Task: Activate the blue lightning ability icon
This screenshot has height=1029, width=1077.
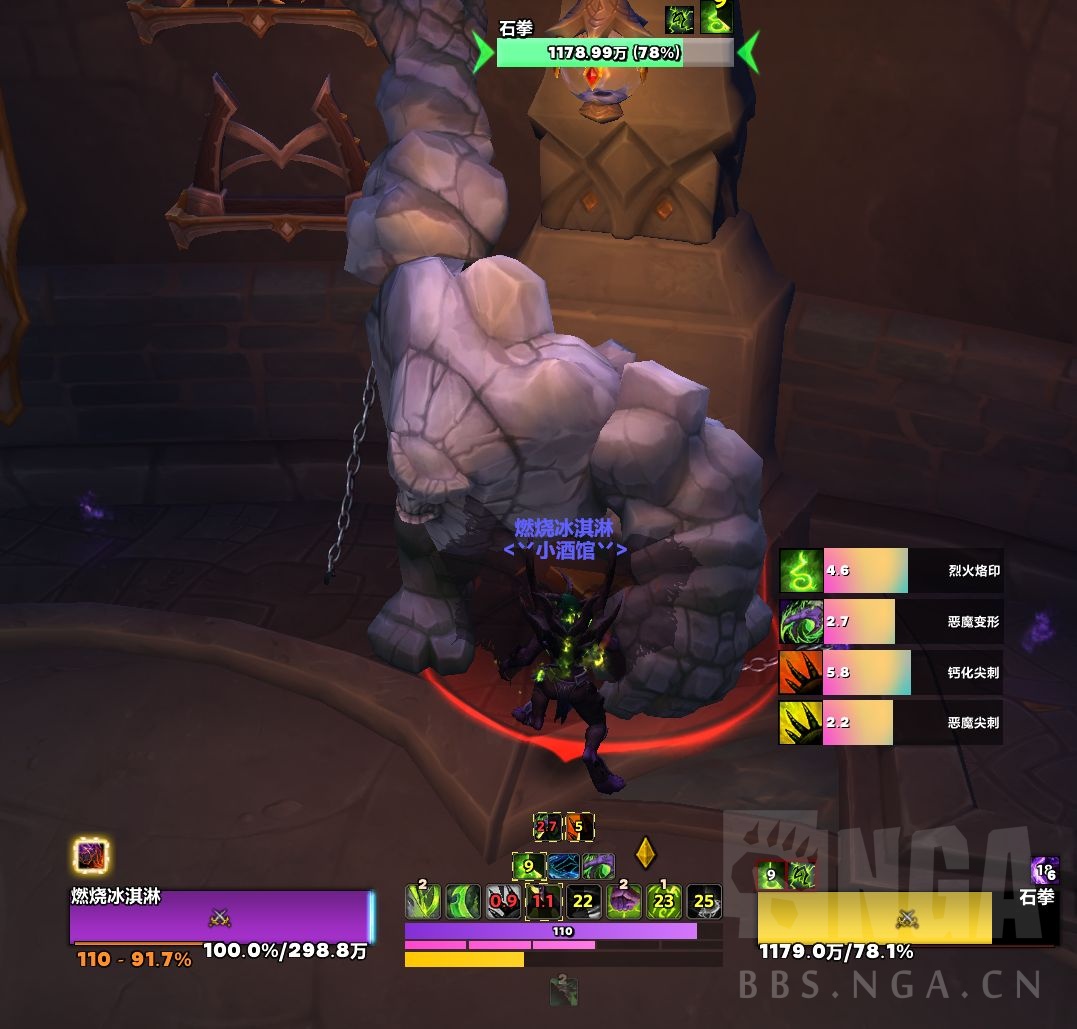Action: click(564, 866)
